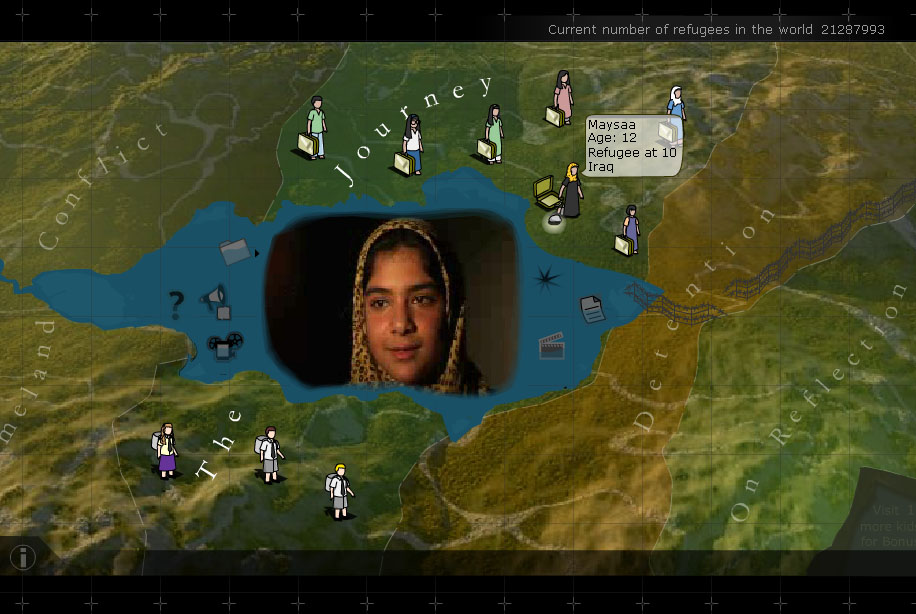916x614 pixels.
Task: Select Maysaa with the open suitcase
Action: pyautogui.click(x=570, y=191)
